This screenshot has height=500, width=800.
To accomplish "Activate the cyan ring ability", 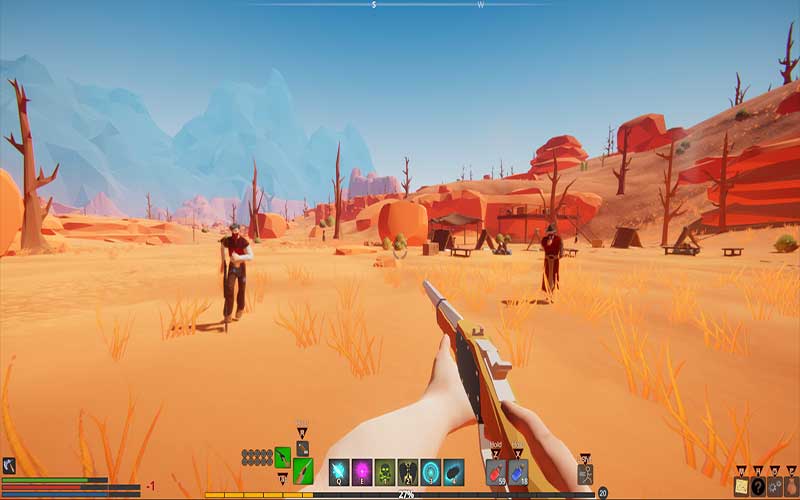I will pyautogui.click(x=430, y=471).
